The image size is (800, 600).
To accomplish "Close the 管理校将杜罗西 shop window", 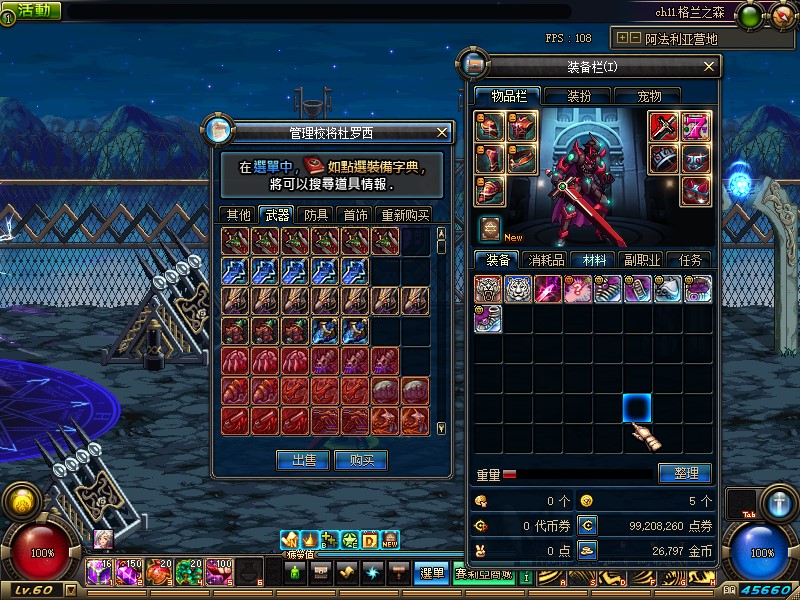I will point(443,132).
